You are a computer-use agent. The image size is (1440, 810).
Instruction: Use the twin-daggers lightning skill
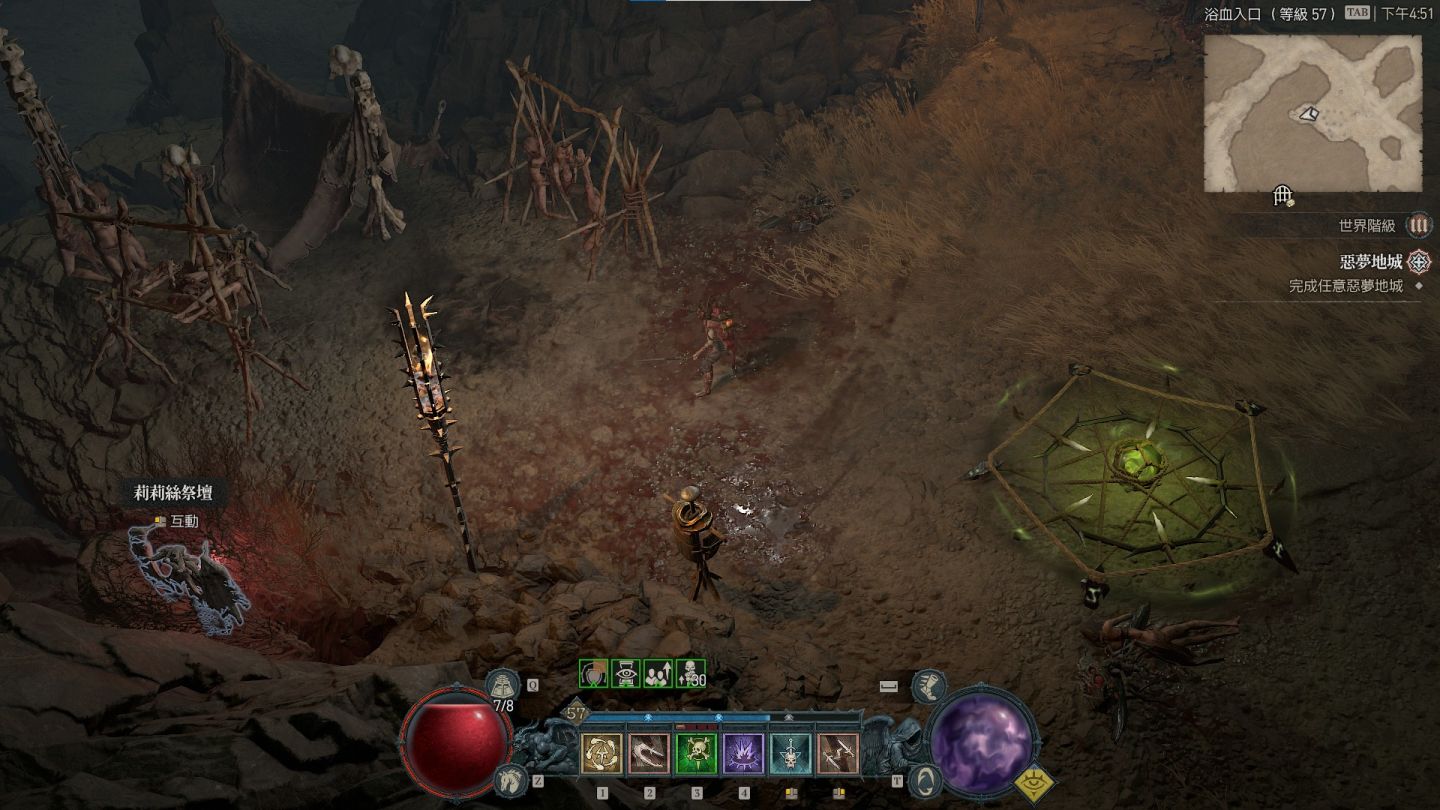838,754
